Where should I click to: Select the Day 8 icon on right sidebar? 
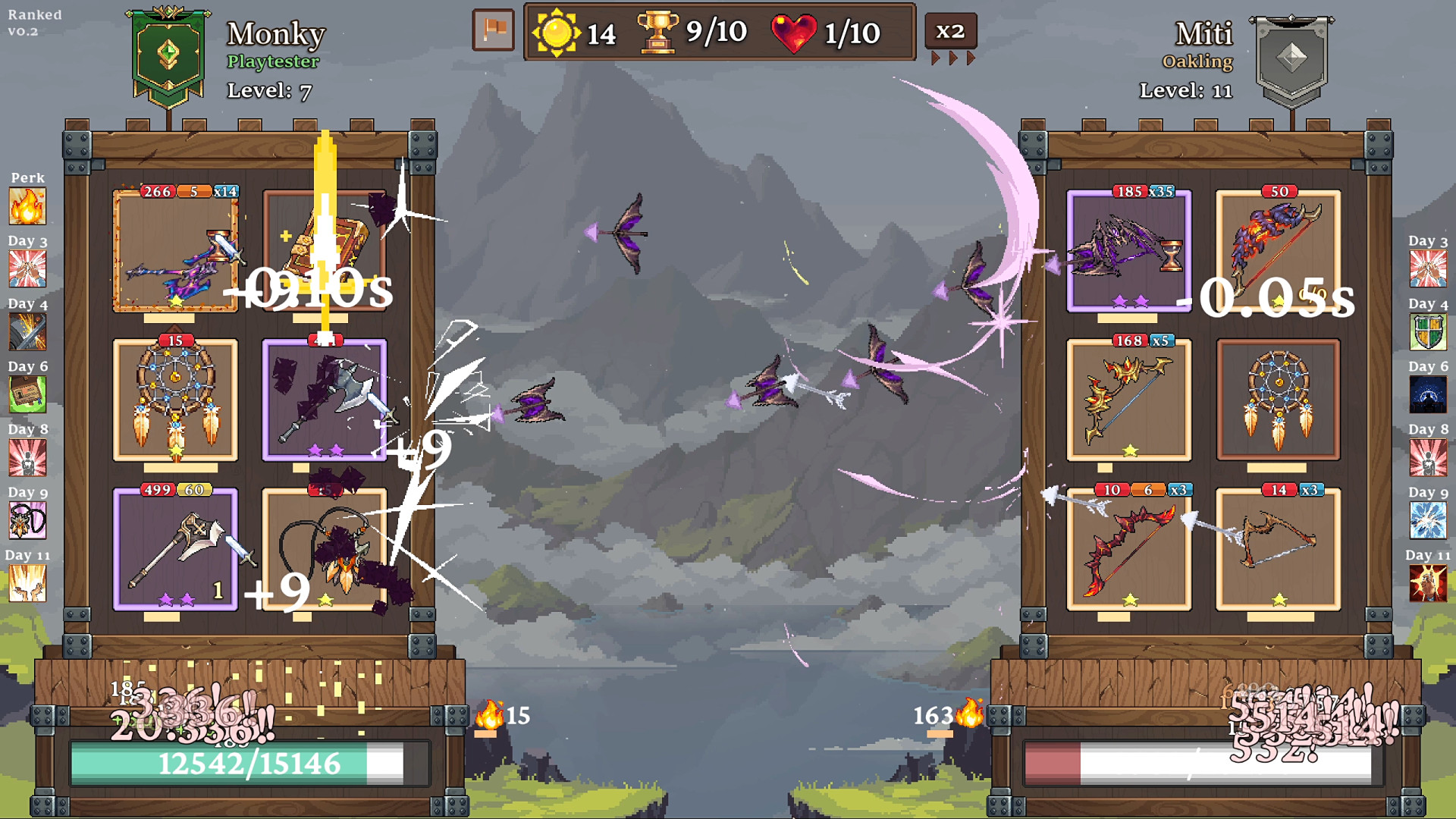tap(1428, 457)
